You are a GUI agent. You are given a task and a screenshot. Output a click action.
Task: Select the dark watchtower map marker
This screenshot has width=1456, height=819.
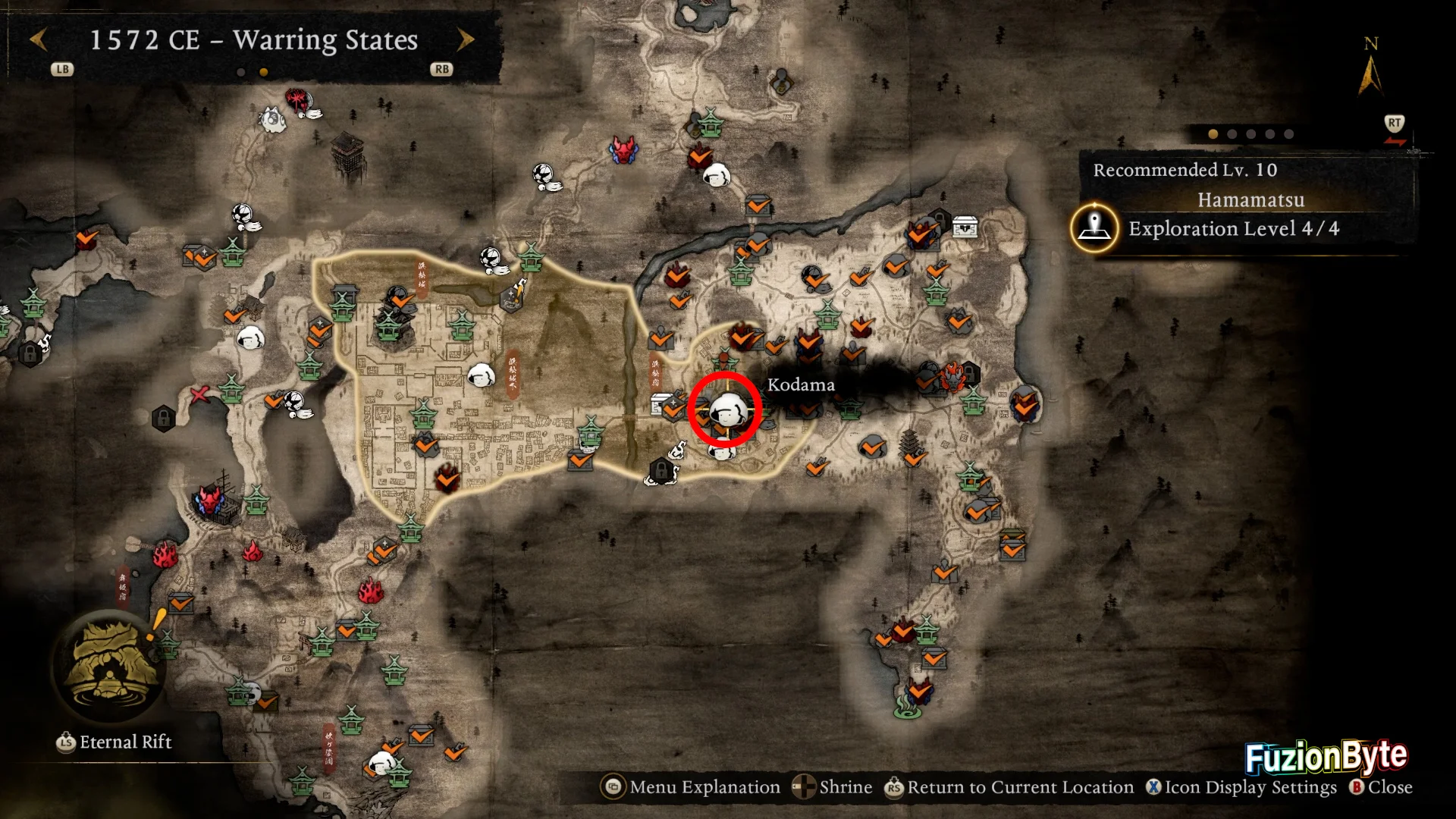click(x=348, y=152)
